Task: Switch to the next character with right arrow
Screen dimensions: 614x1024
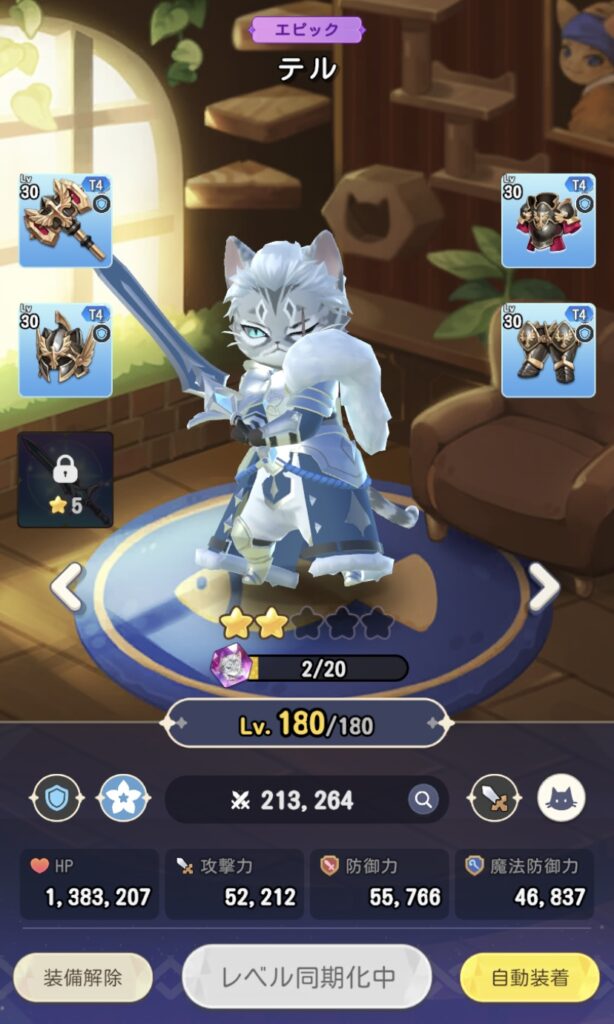Action: [544, 587]
